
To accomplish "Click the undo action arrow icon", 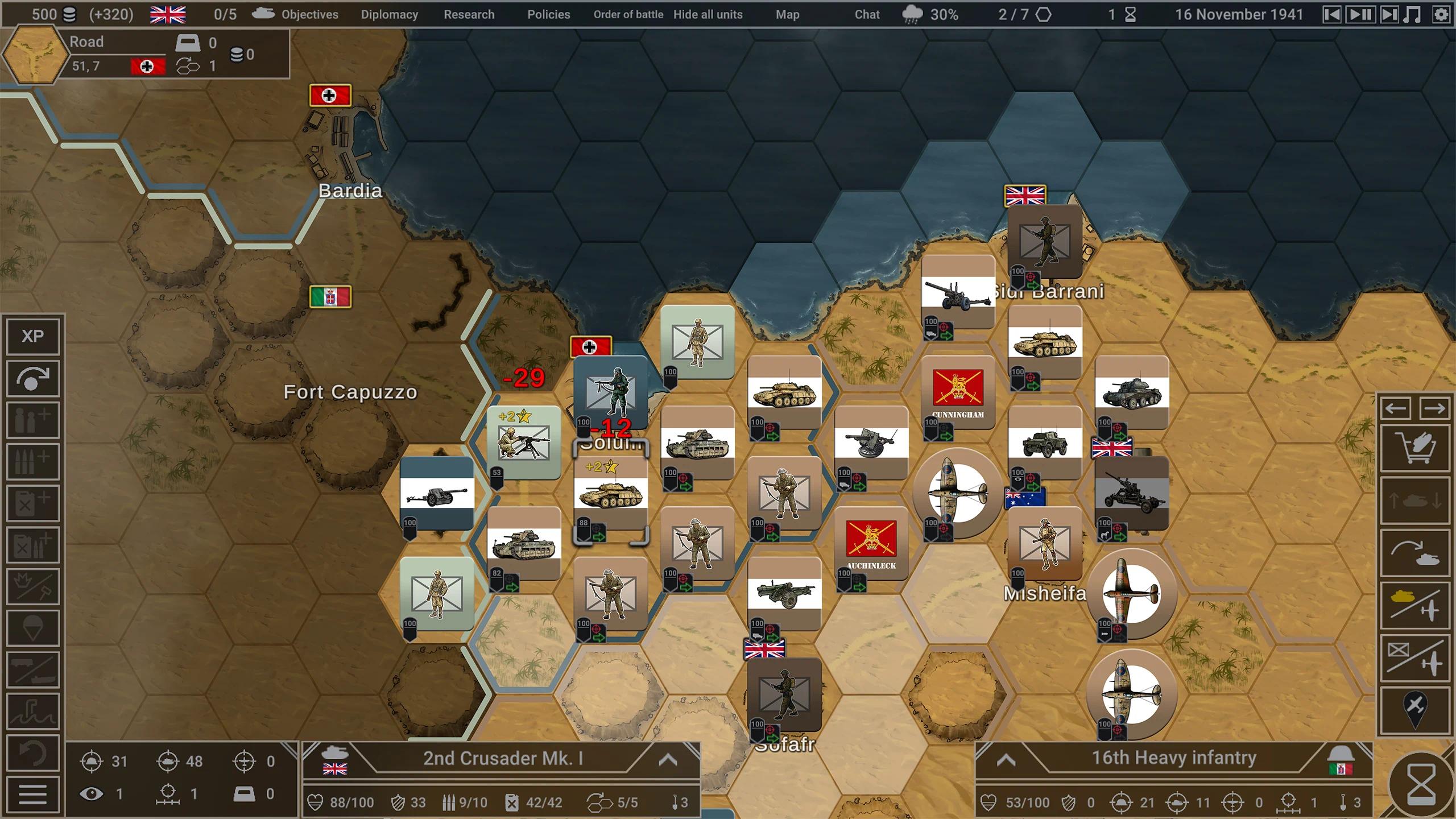I will 32,753.
